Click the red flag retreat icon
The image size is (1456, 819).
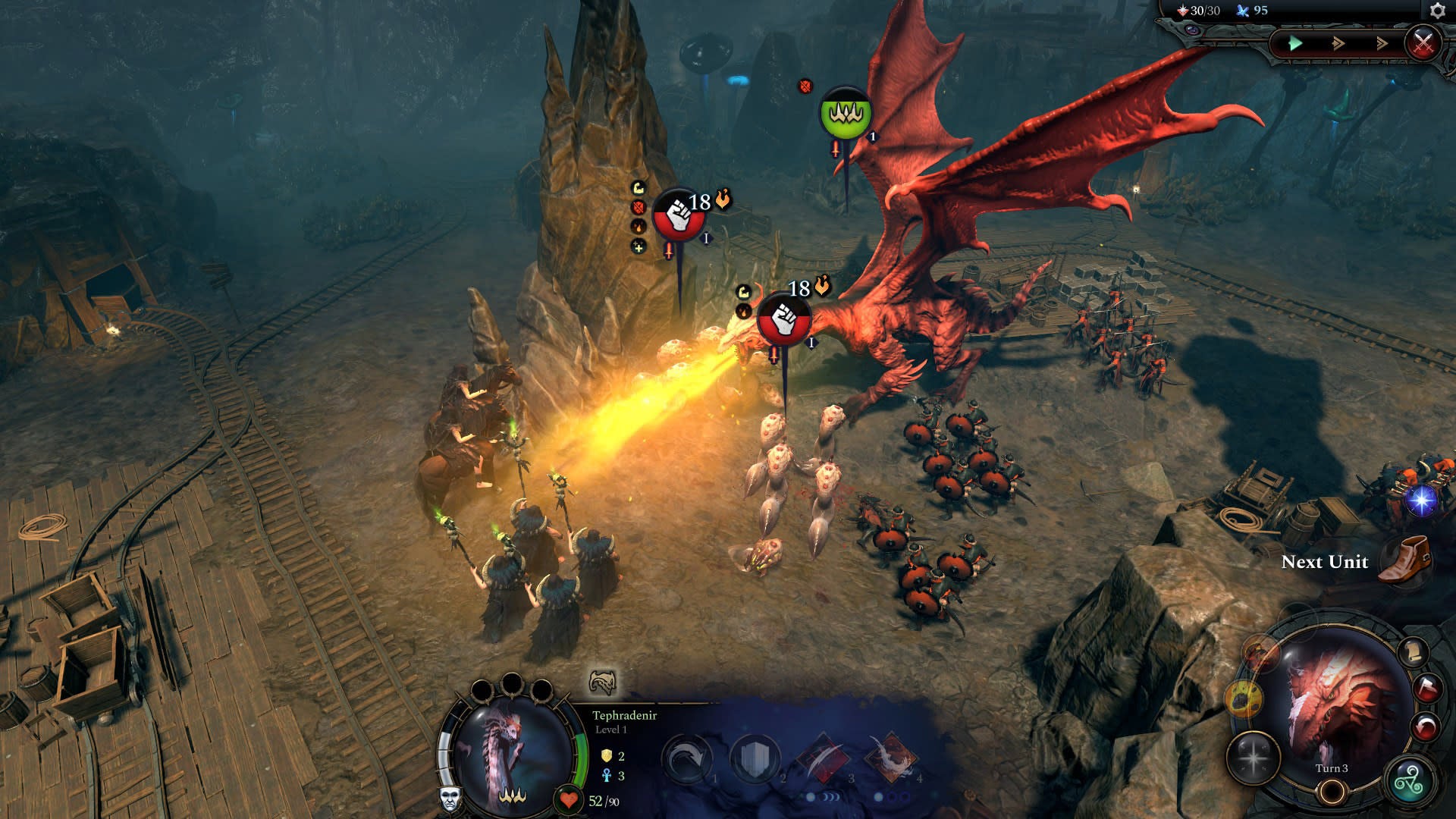[x=1428, y=687]
